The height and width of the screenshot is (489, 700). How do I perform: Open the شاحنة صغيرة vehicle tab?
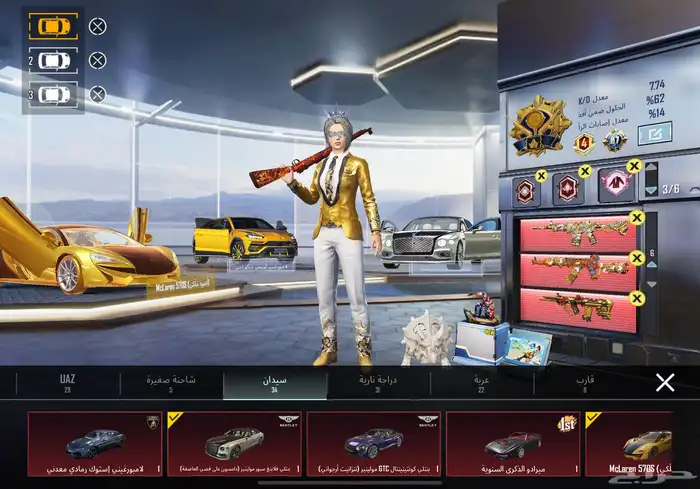[x=171, y=384]
